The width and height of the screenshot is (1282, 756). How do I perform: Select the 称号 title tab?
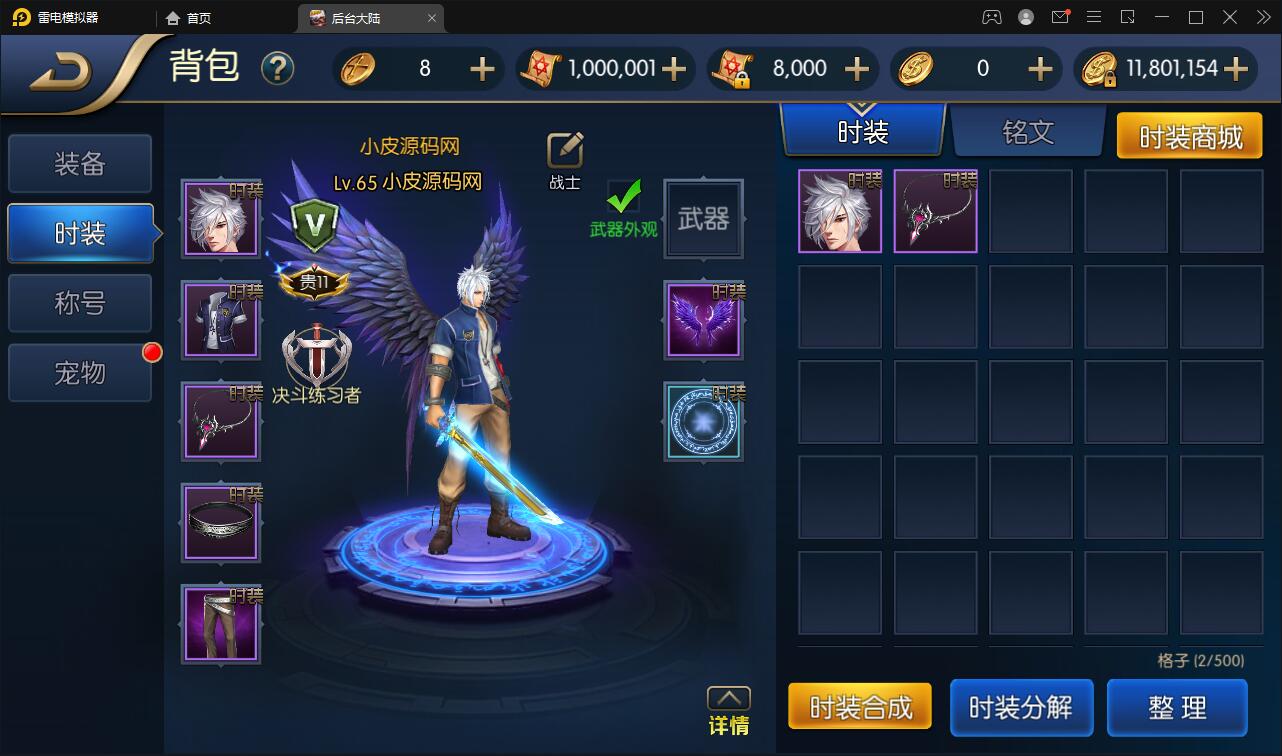tap(80, 303)
